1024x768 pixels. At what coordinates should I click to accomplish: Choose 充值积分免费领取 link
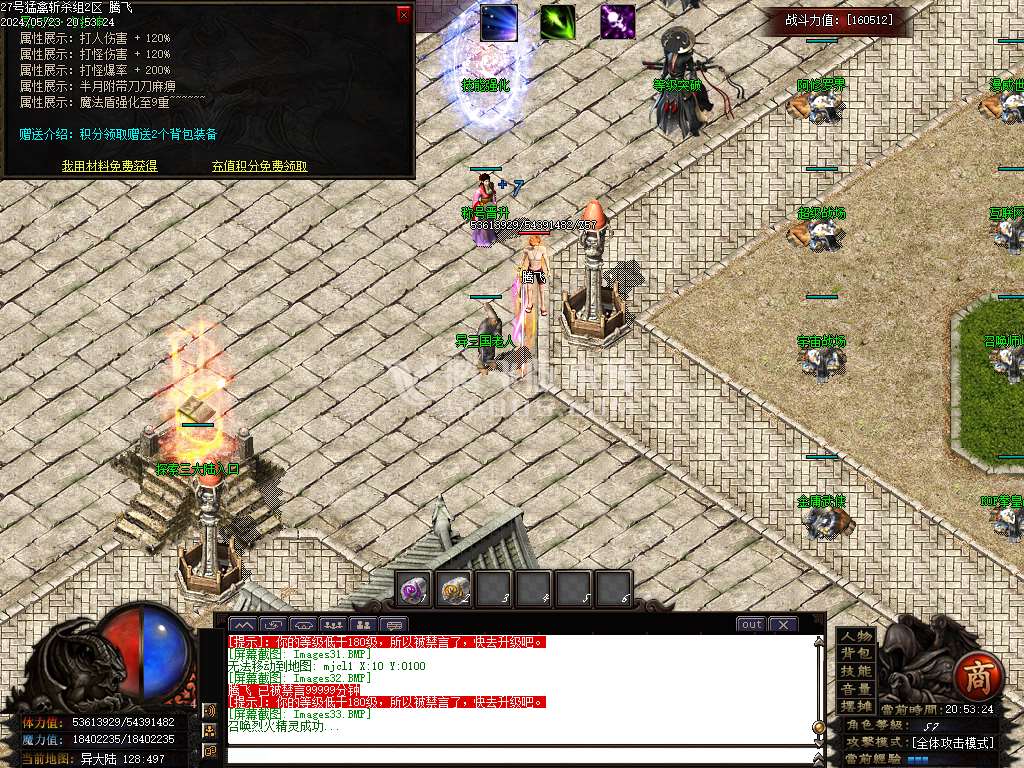click(x=259, y=166)
